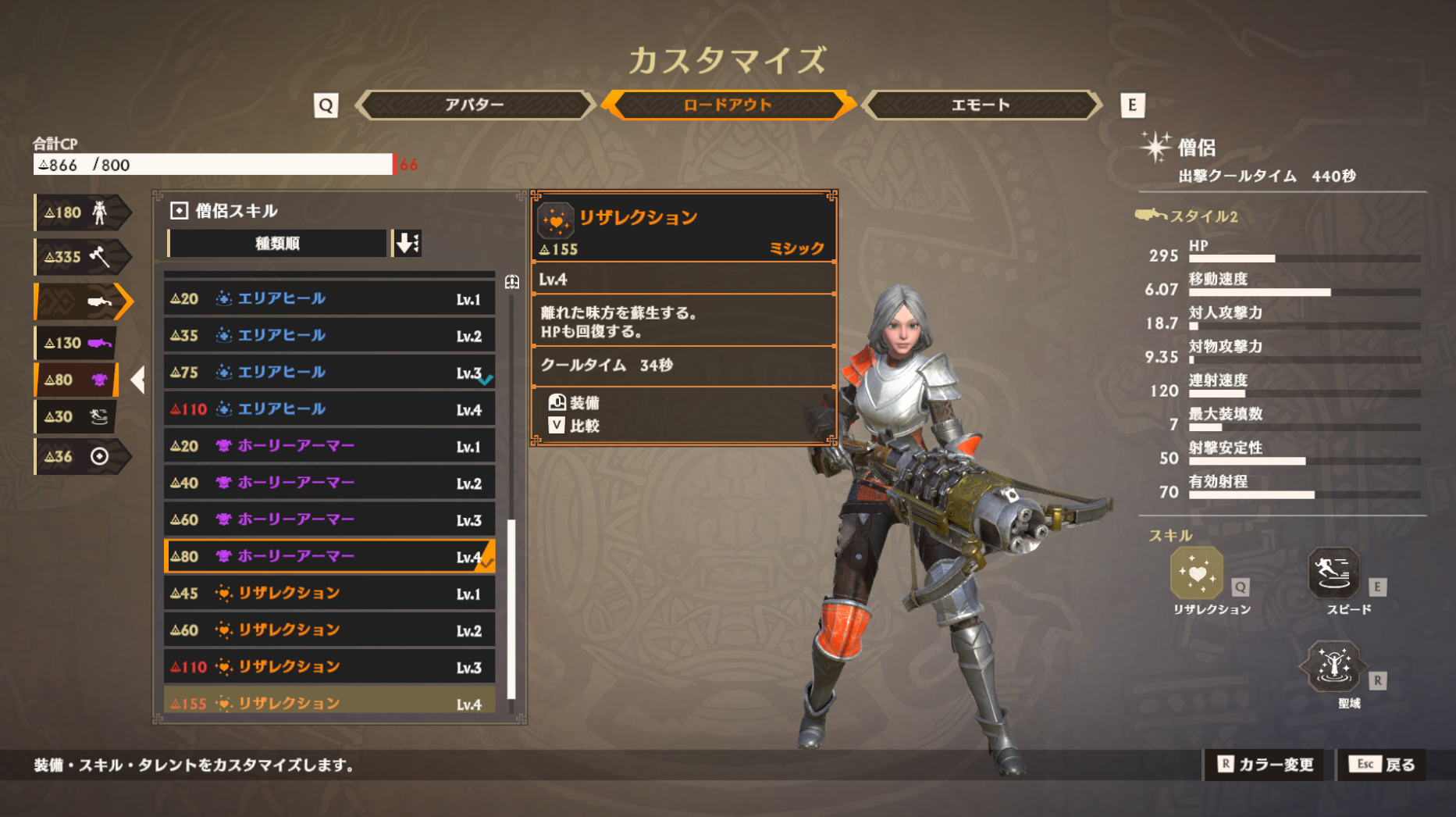Choose エリアヒール Lv.4 costing 110 CP

(x=329, y=409)
